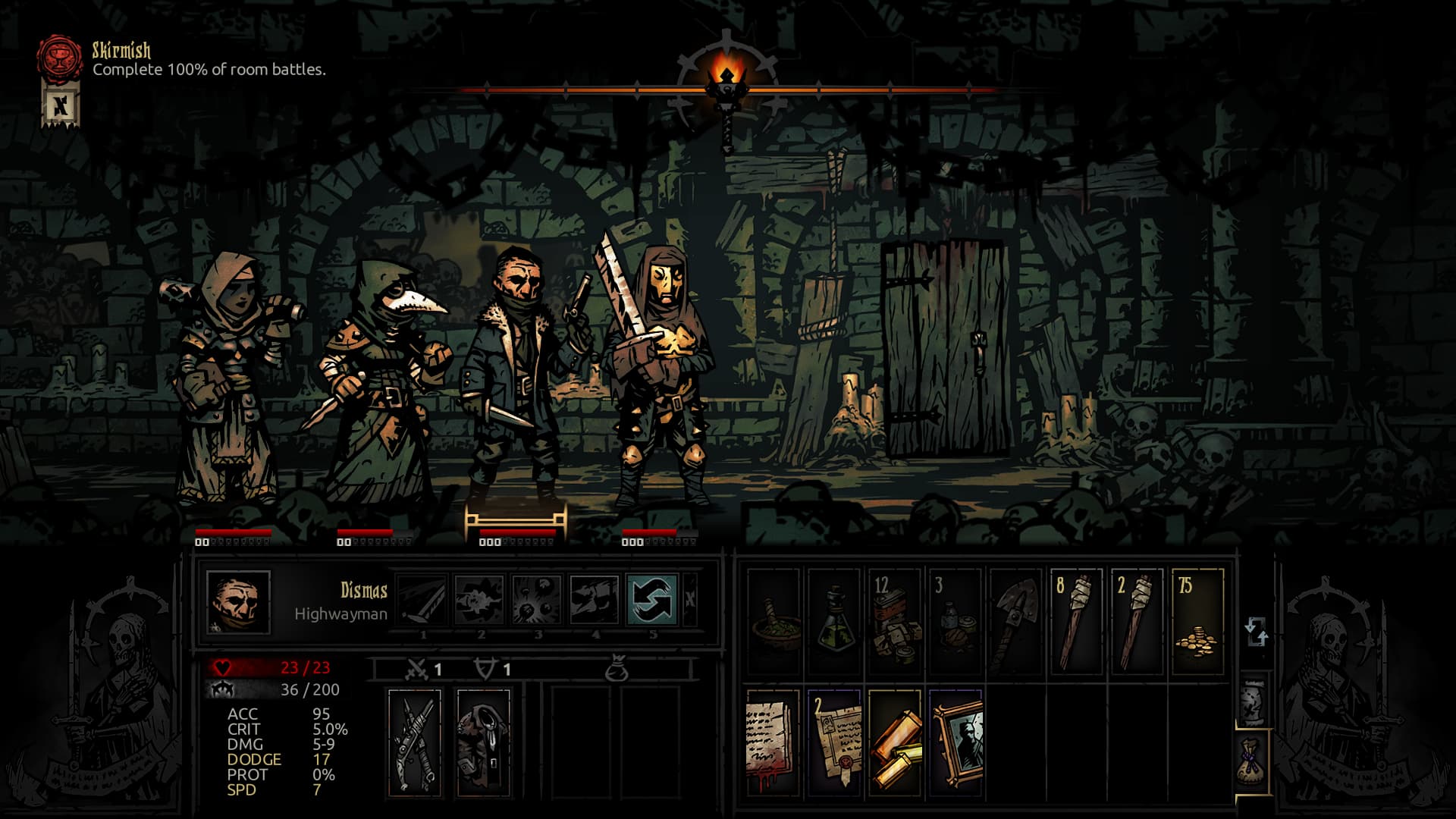Pick the shovel in the inventory

(x=1016, y=622)
